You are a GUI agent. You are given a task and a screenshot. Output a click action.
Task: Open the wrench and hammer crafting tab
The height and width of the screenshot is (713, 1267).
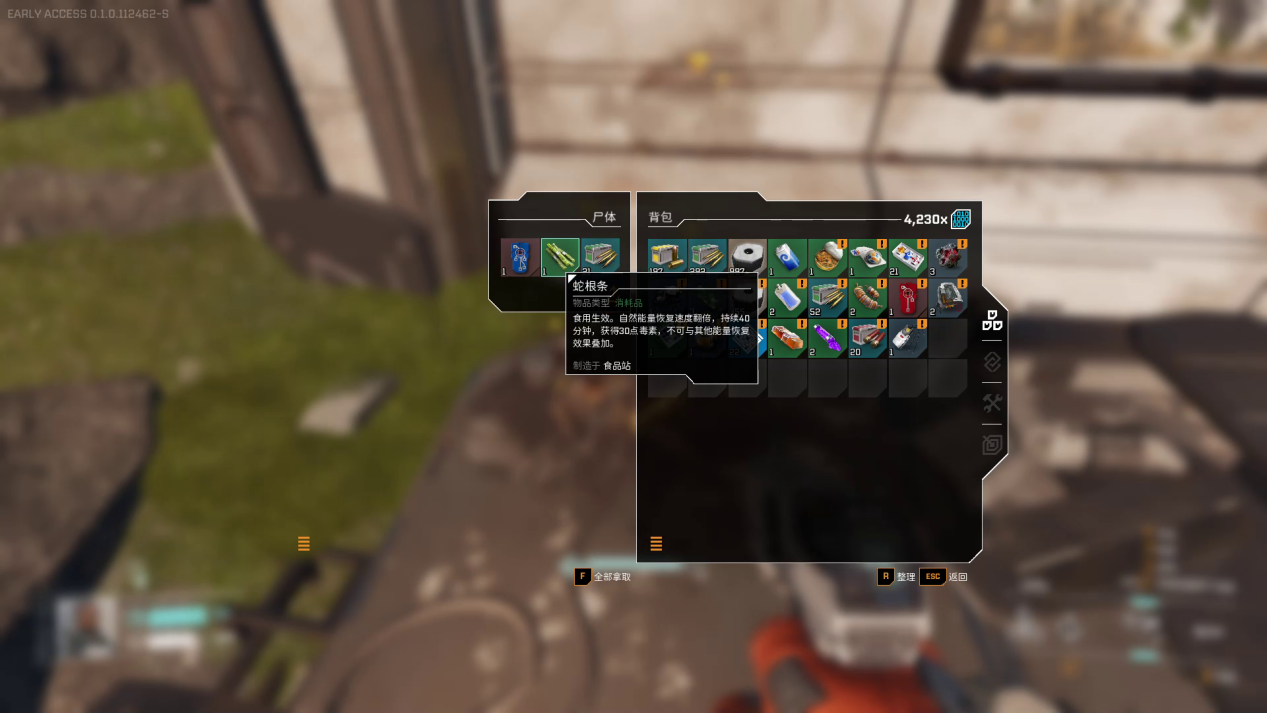coord(992,403)
